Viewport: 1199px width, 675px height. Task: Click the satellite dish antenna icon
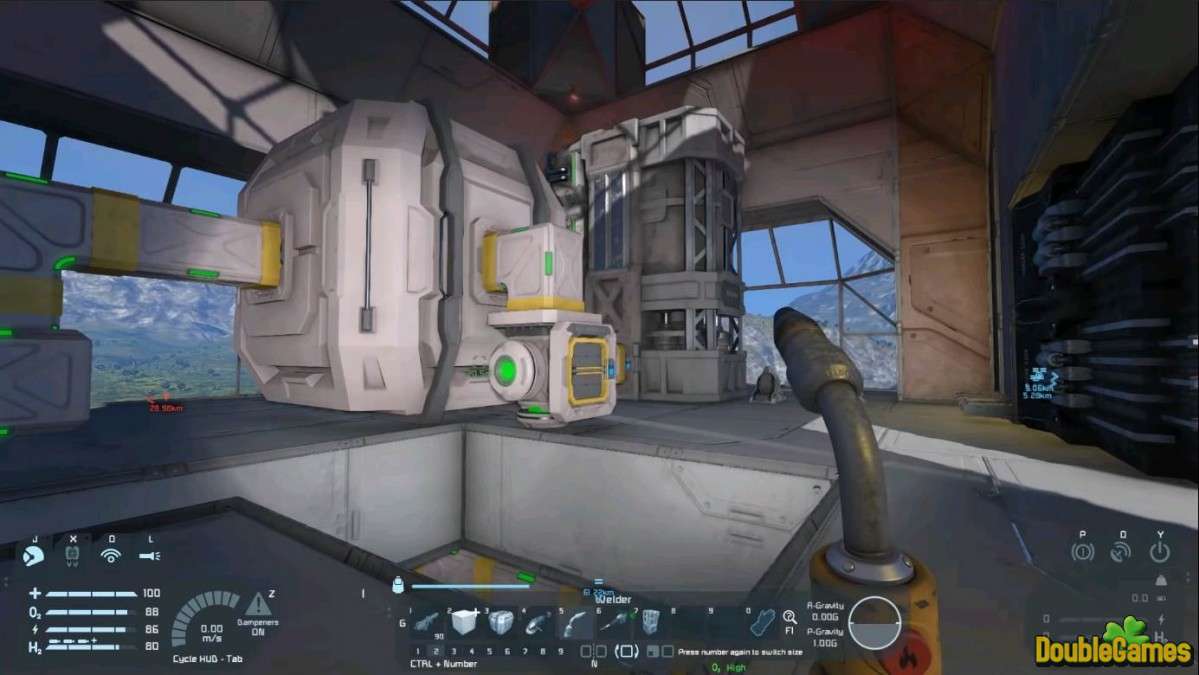pyautogui.click(x=1122, y=552)
